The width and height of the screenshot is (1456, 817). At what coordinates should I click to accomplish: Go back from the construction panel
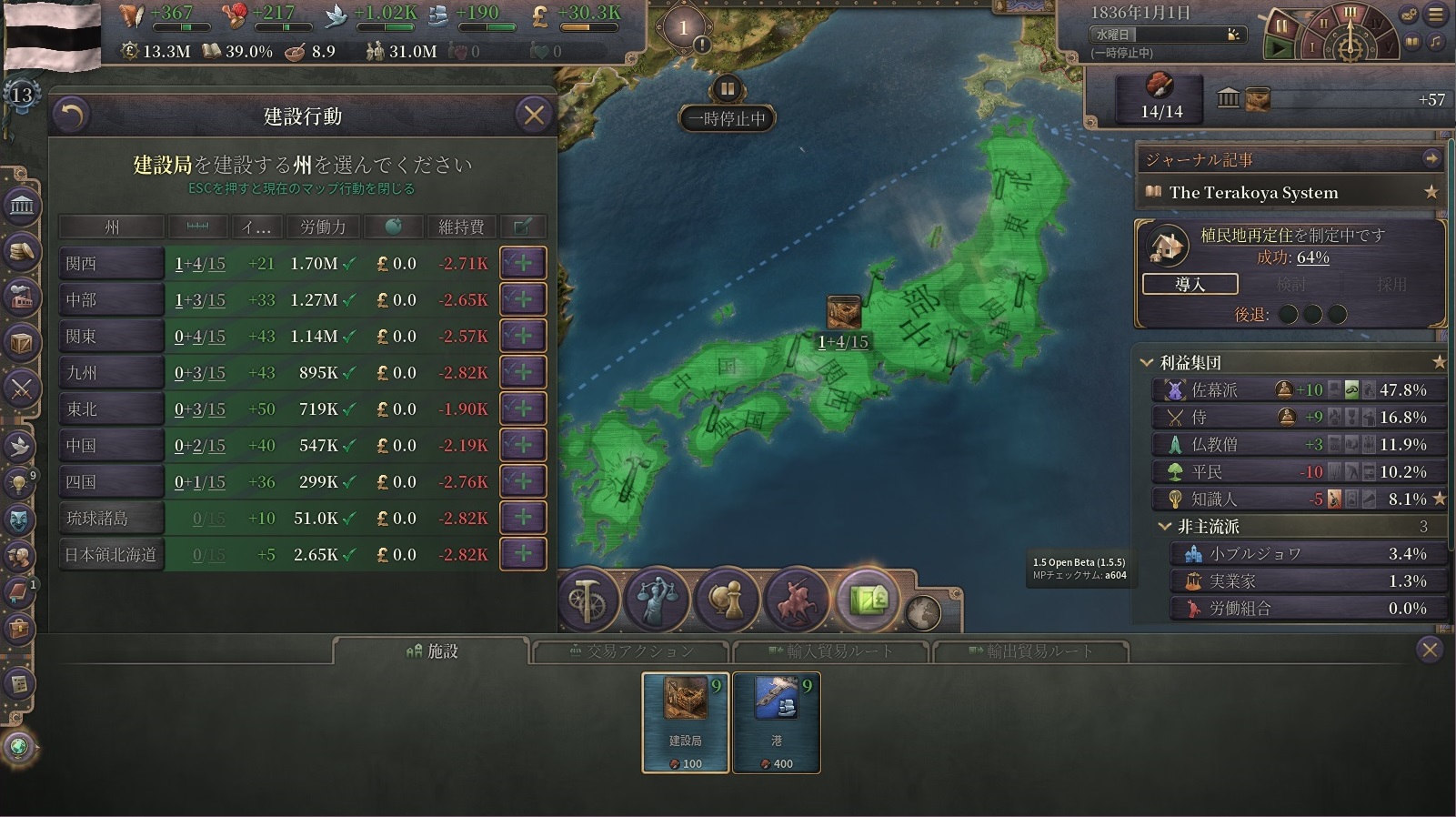tap(72, 116)
